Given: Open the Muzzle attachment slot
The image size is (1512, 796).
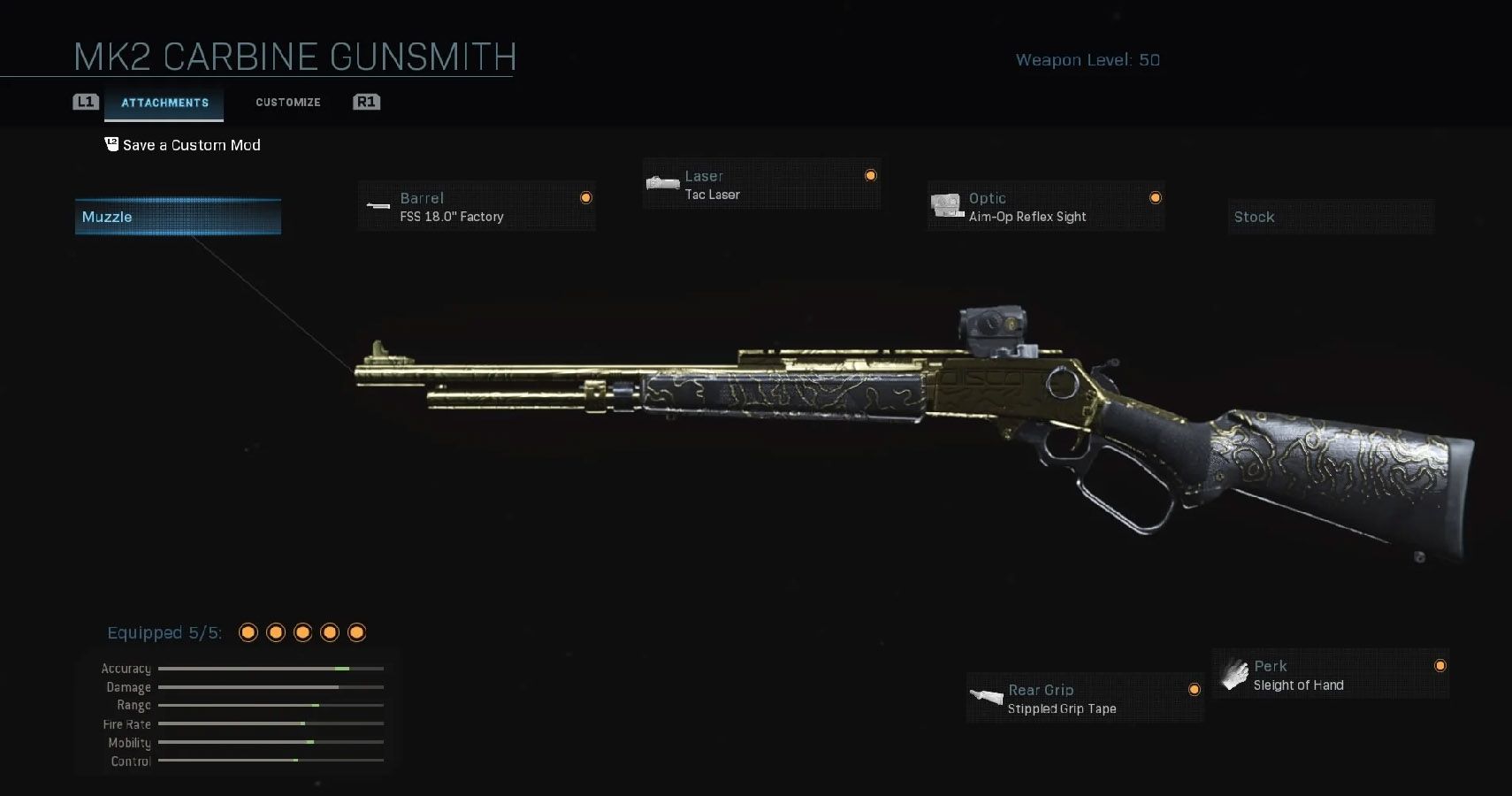Looking at the screenshot, I should (x=177, y=216).
